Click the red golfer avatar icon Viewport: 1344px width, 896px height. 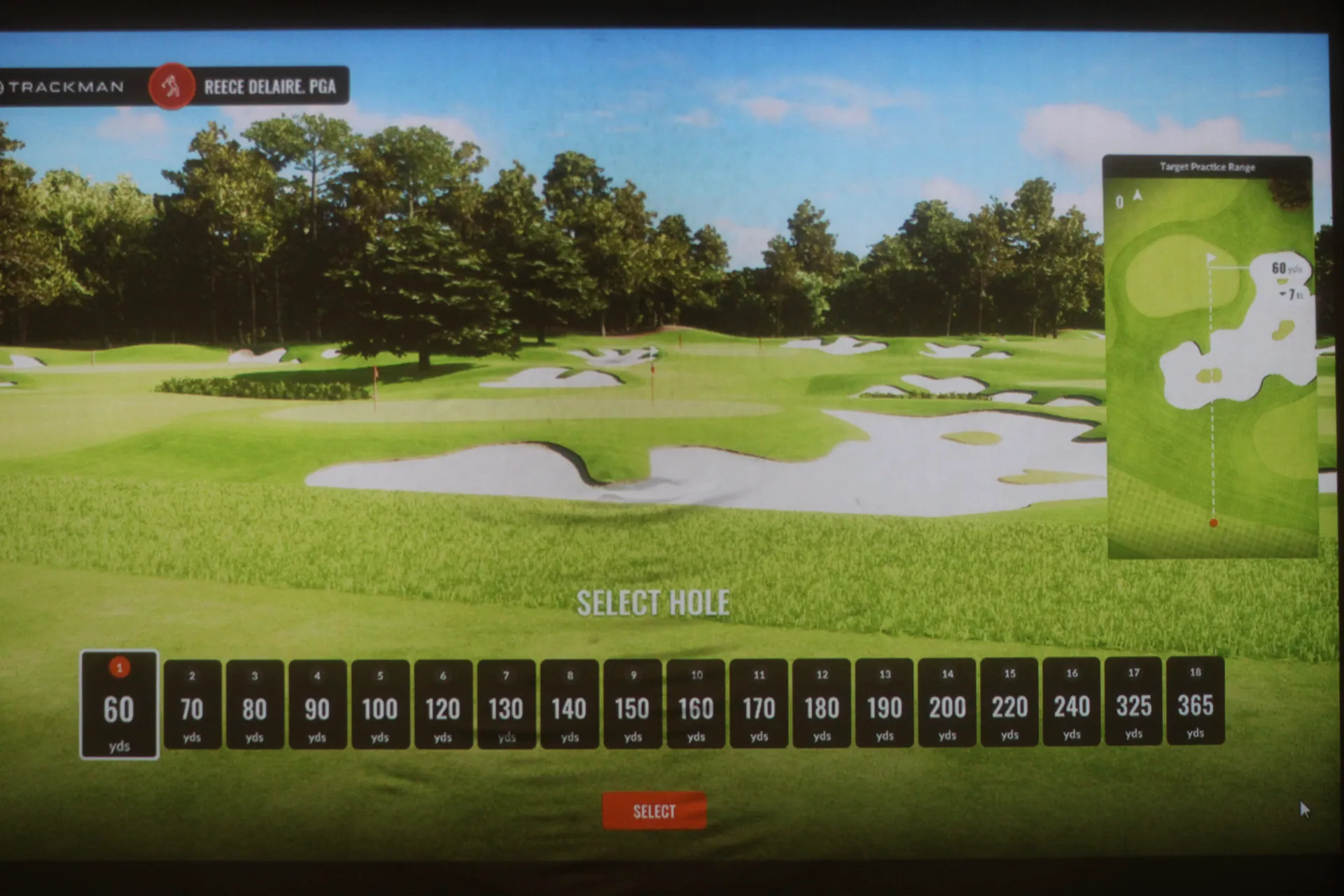tap(170, 87)
